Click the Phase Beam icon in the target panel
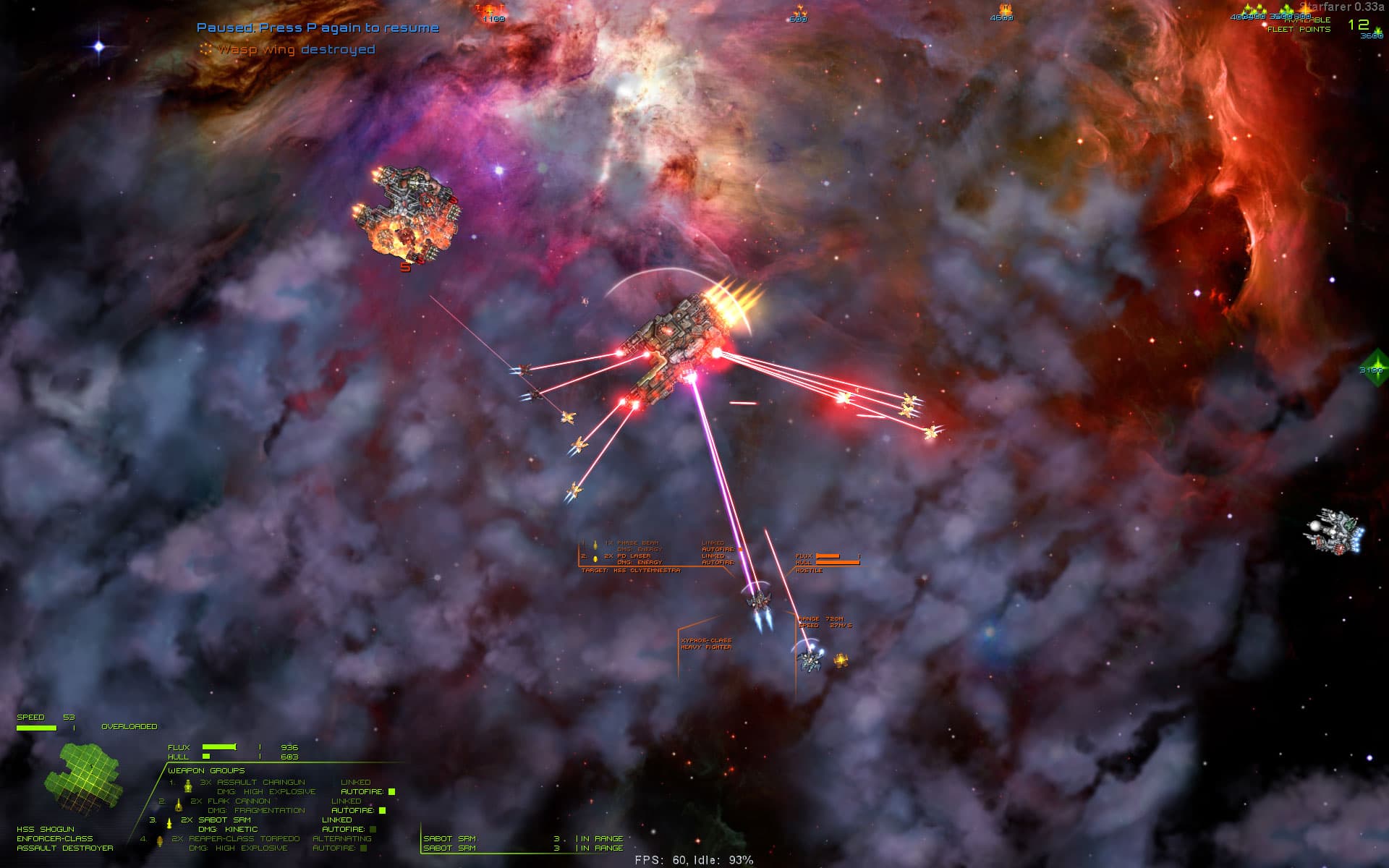Screen dimensions: 1389x868 click(595, 545)
